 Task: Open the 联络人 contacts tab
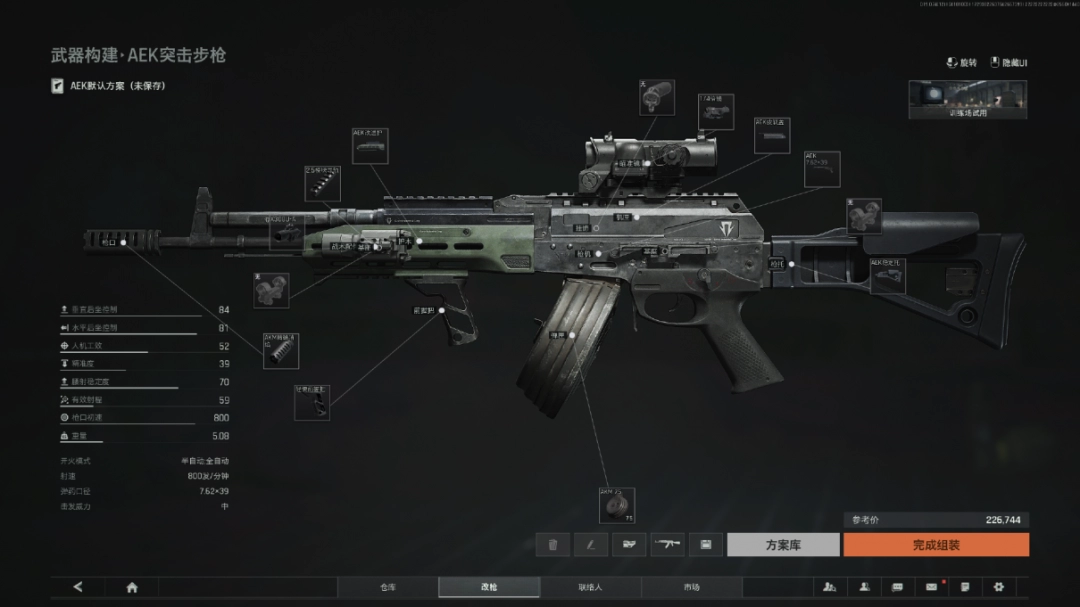tap(590, 587)
